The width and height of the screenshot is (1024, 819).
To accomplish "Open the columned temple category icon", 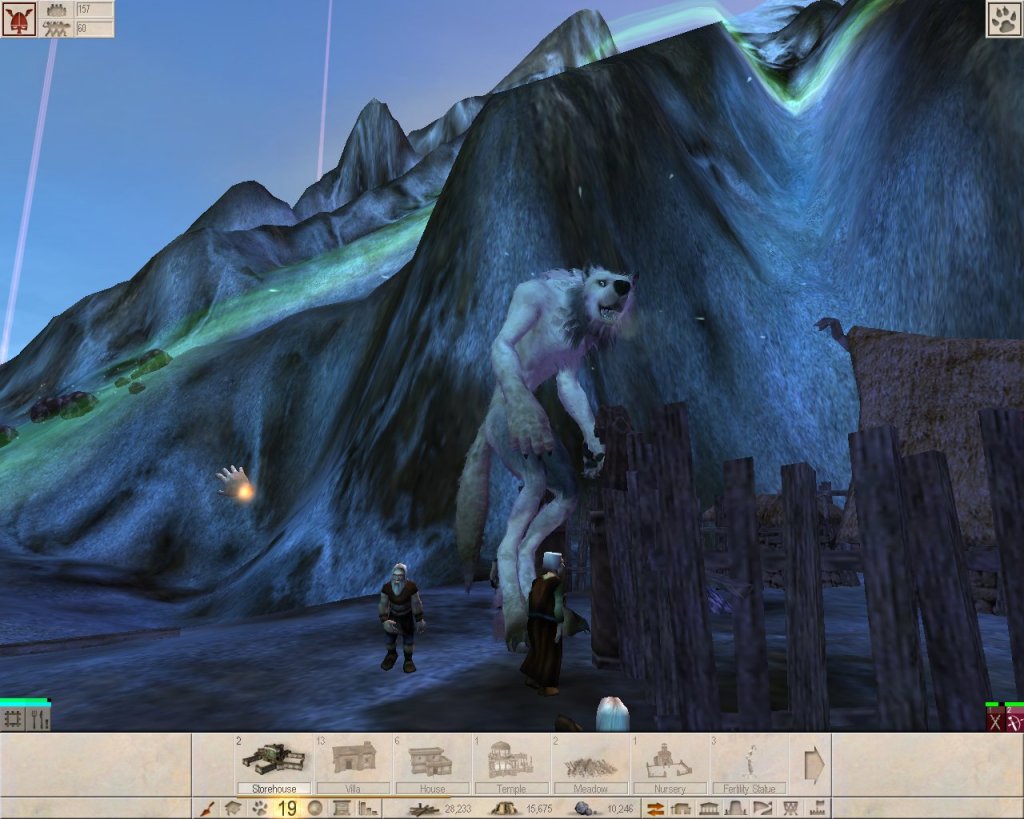I will tap(709, 808).
